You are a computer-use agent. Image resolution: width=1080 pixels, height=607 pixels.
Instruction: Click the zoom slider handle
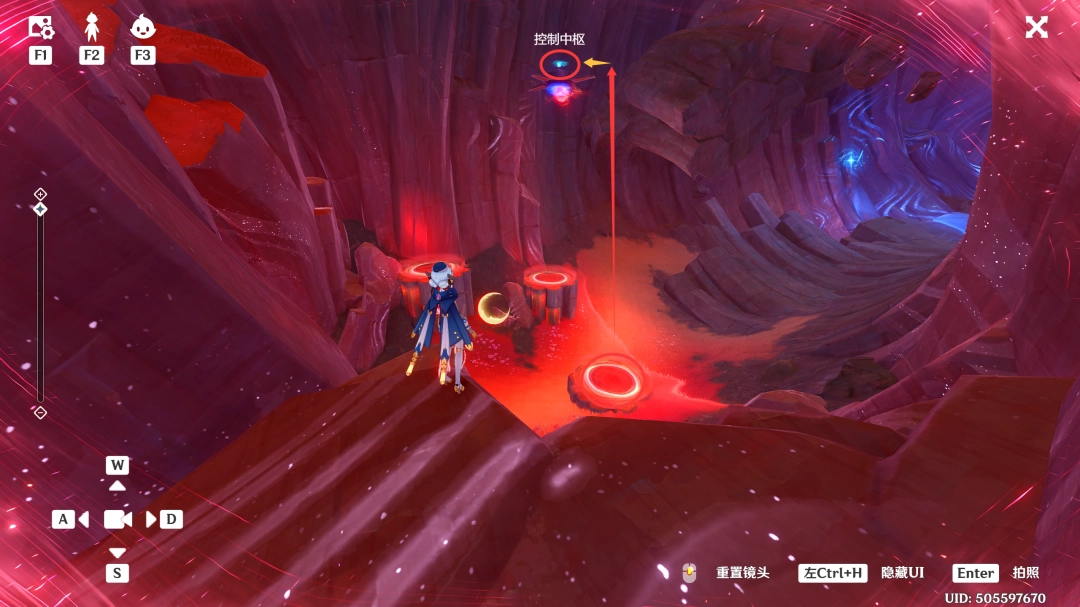coord(40,209)
